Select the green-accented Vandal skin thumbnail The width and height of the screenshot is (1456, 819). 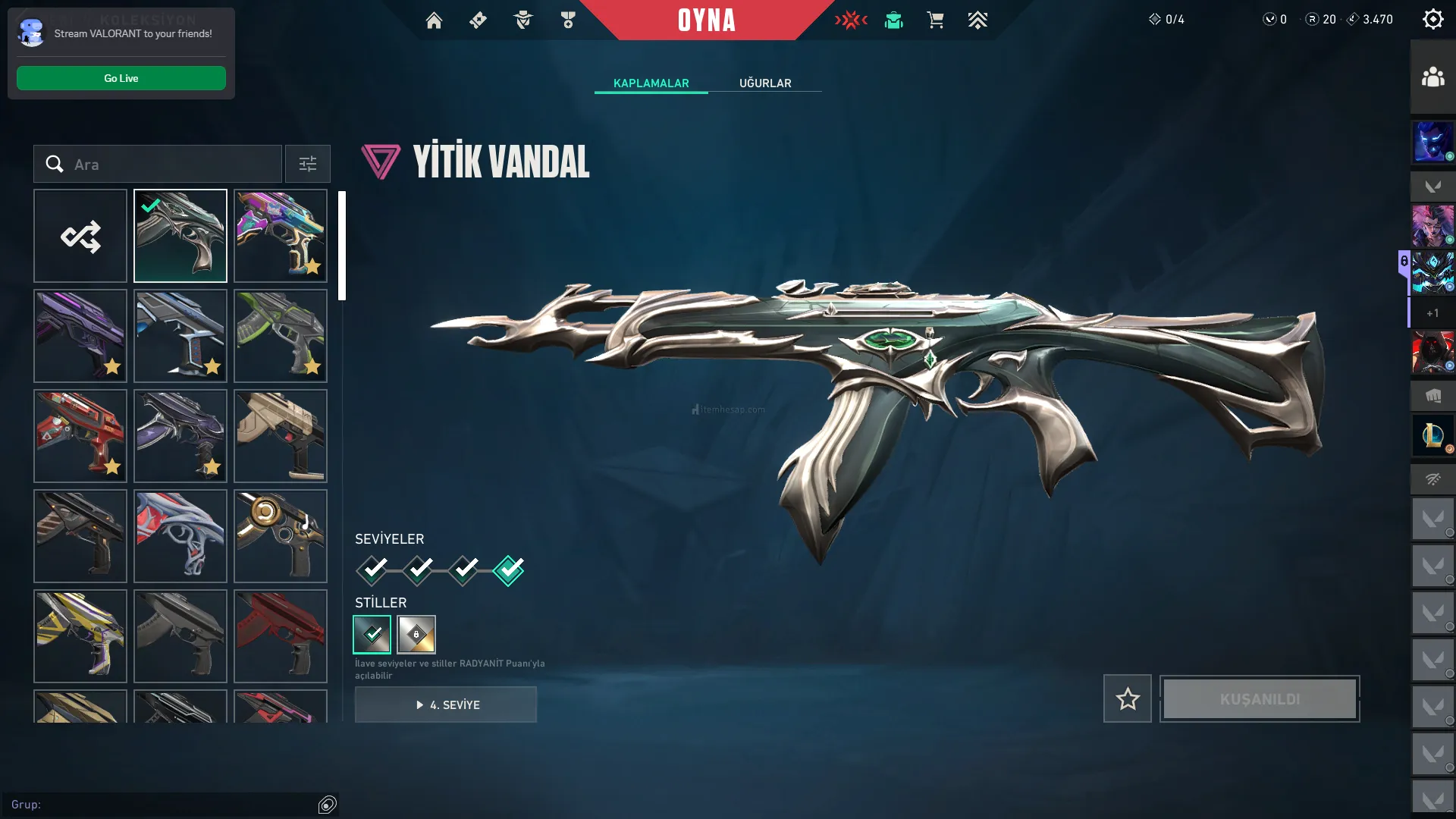click(281, 336)
